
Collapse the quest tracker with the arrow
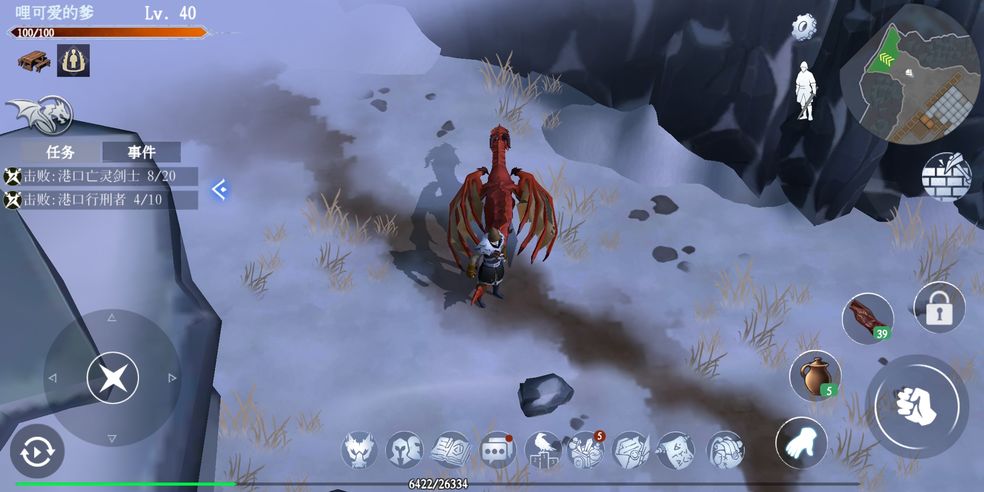(220, 189)
